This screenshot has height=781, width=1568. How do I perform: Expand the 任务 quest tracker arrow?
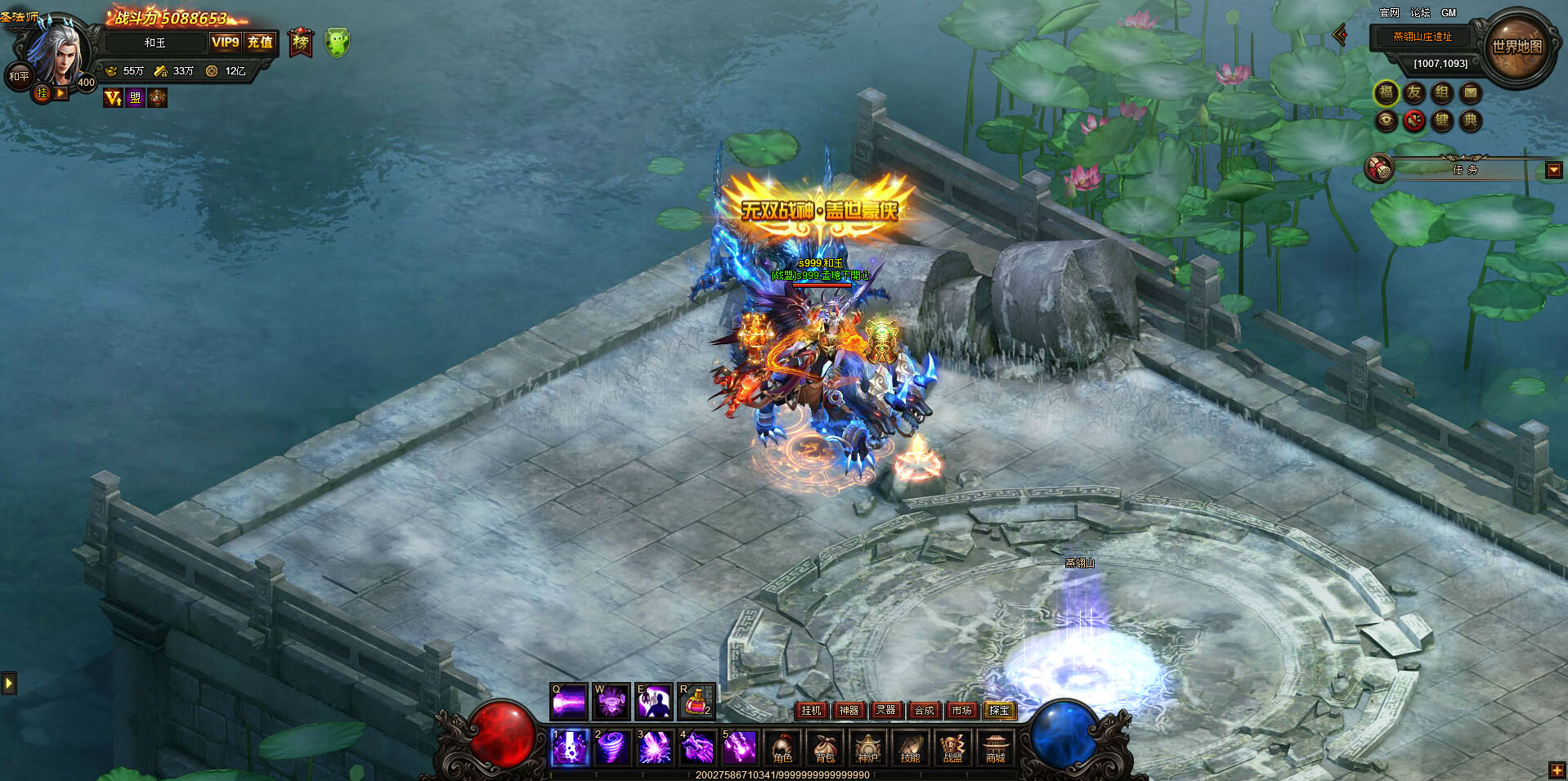coord(1554,170)
